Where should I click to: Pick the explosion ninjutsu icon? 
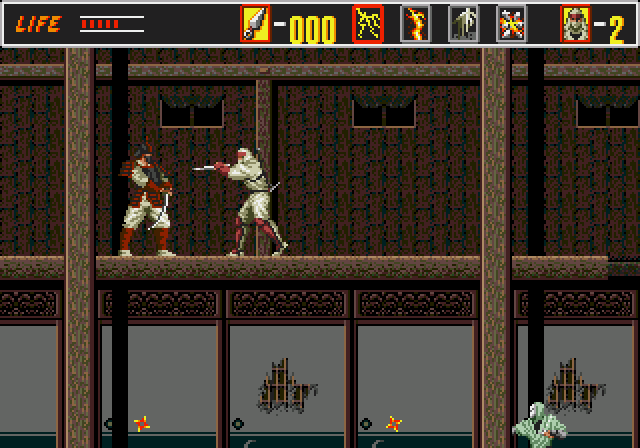point(512,24)
